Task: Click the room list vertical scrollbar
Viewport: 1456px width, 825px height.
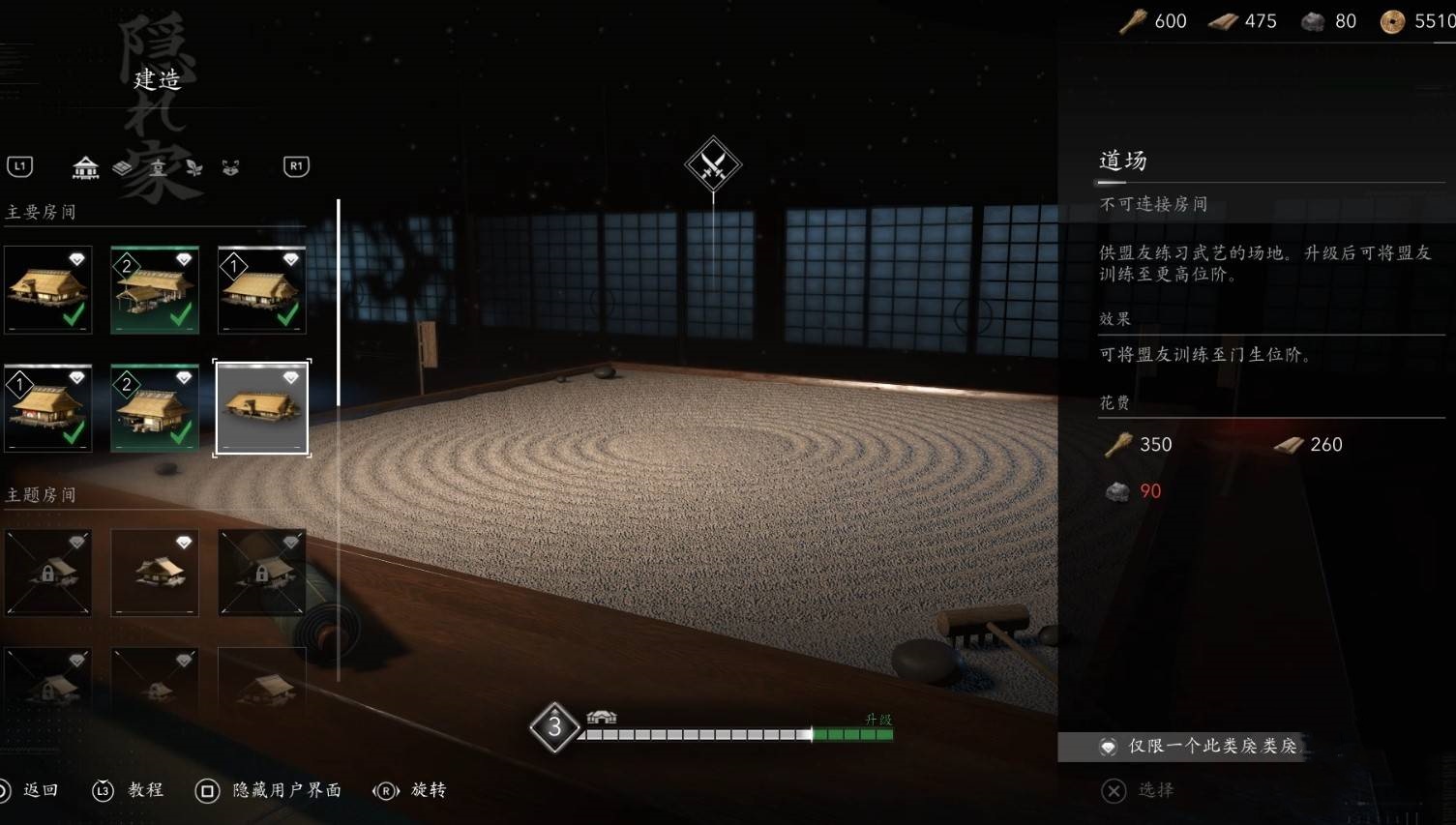Action: [x=339, y=302]
